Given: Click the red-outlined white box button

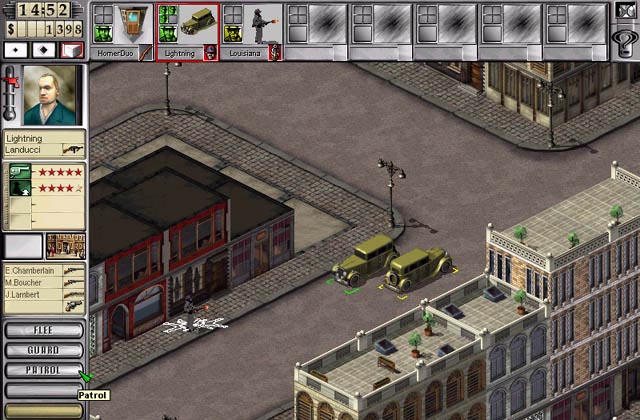Looking at the screenshot, I should pos(71,49).
